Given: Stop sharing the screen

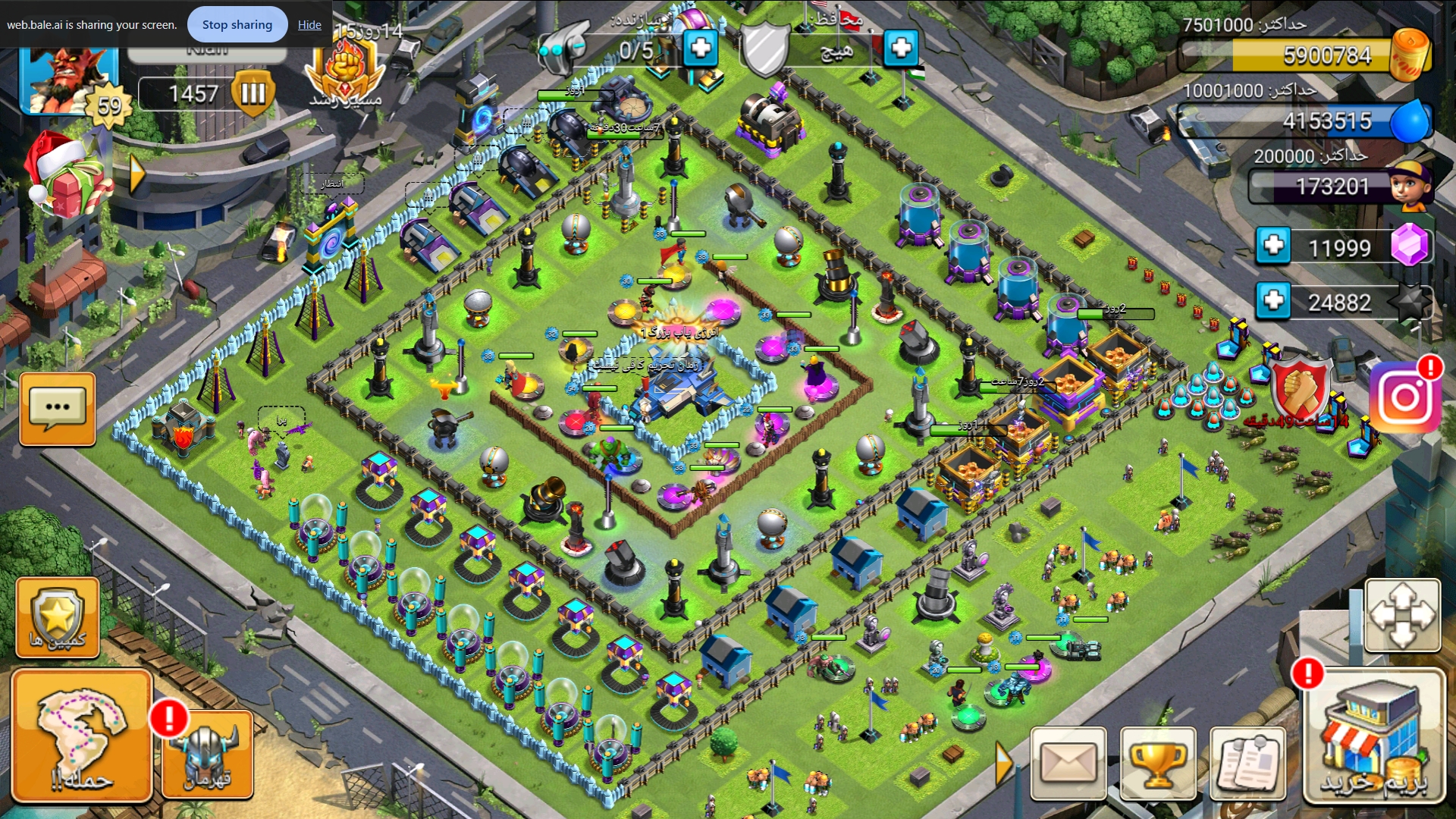Looking at the screenshot, I should point(237,24).
